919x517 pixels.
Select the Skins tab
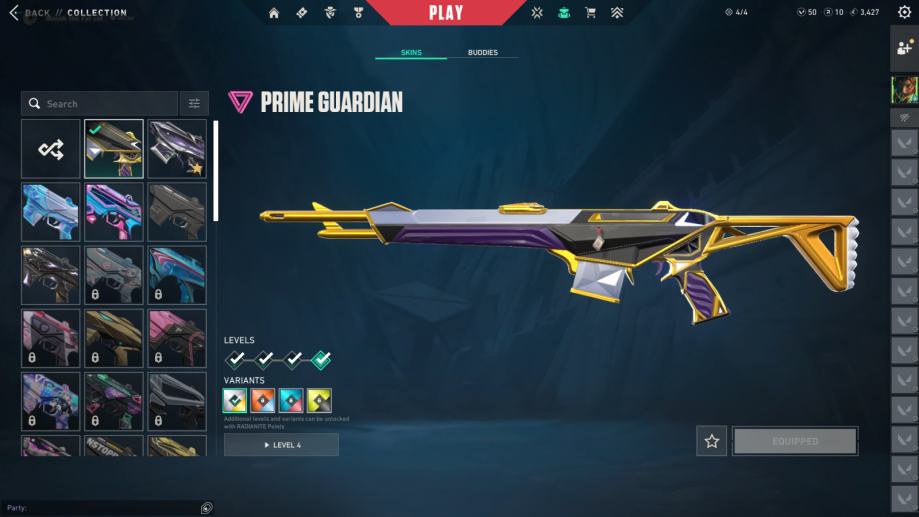(x=411, y=52)
